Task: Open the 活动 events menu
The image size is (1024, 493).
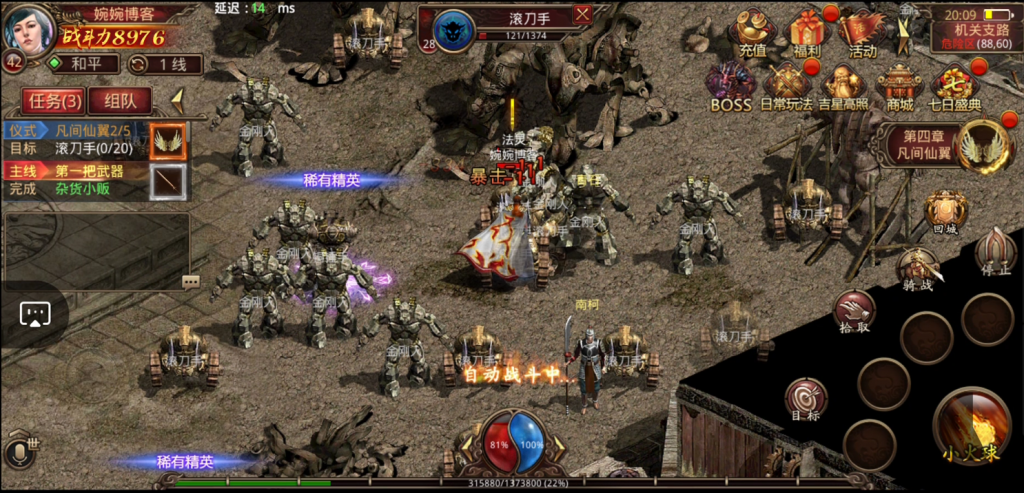Action: (x=861, y=33)
